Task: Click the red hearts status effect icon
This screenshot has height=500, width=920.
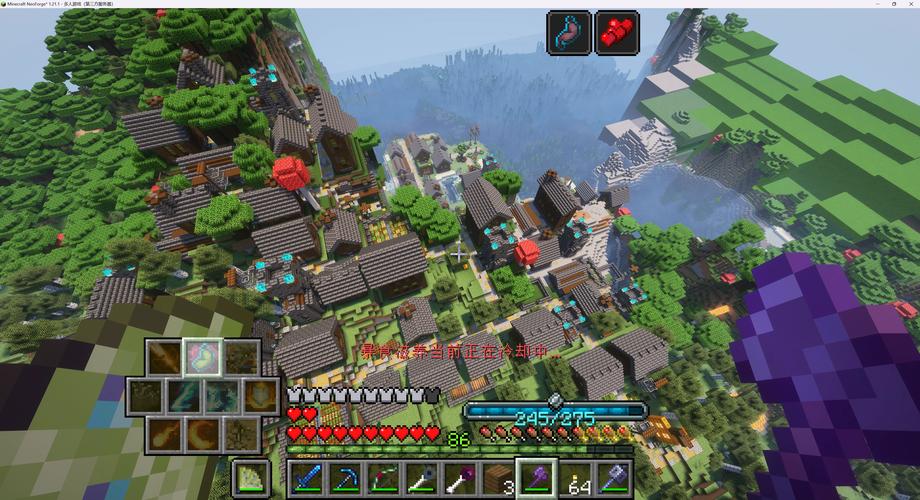Action: tap(617, 33)
